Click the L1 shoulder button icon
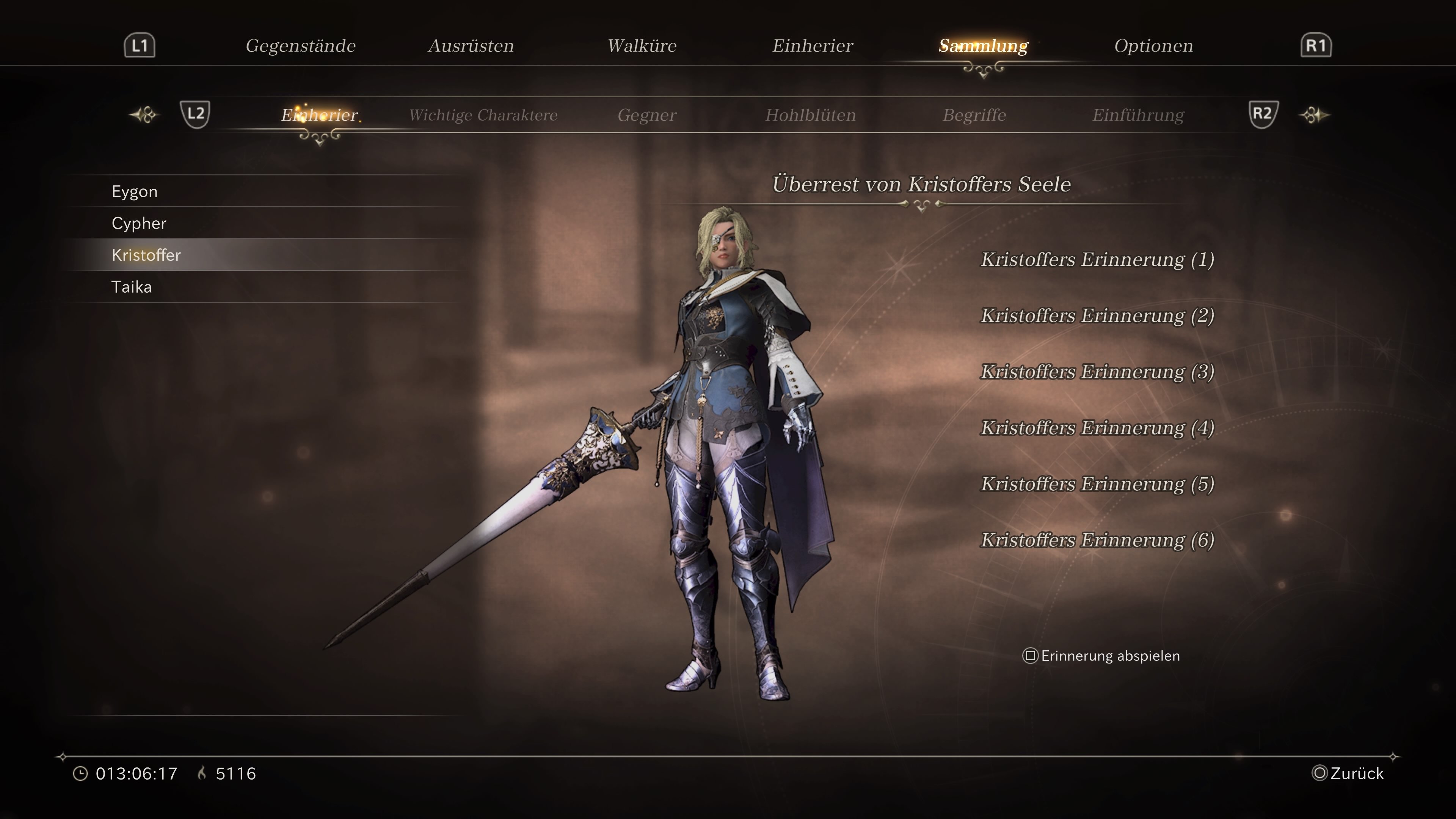 pos(138,45)
